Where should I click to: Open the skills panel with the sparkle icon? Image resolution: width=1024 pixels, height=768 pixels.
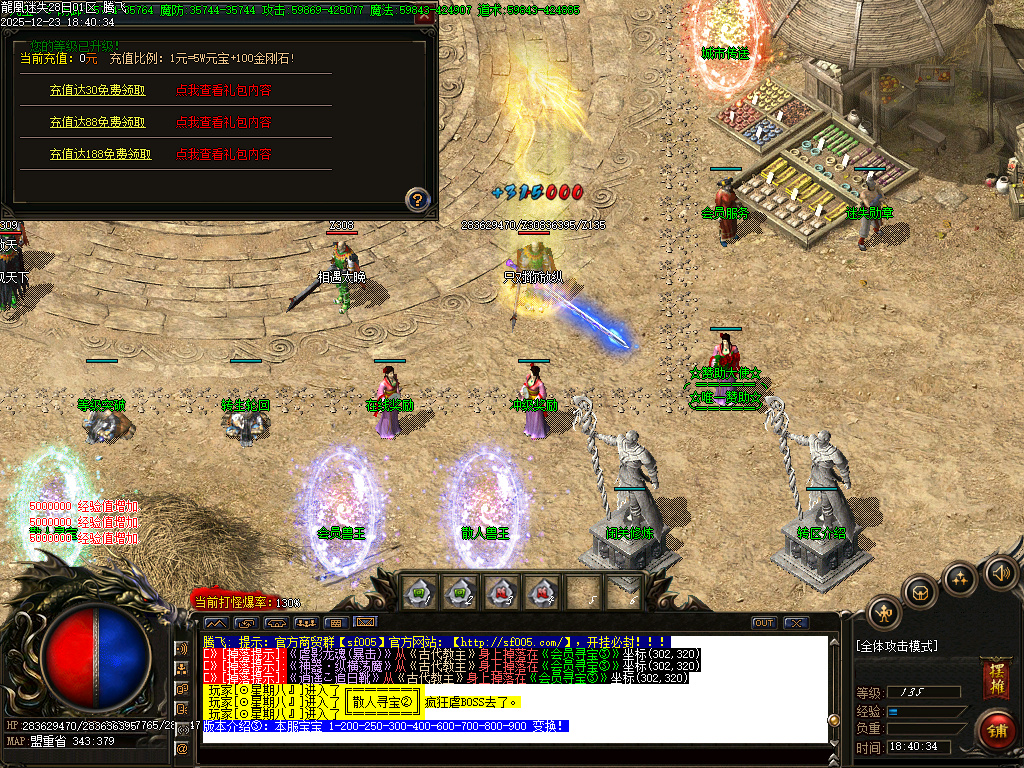click(x=960, y=578)
